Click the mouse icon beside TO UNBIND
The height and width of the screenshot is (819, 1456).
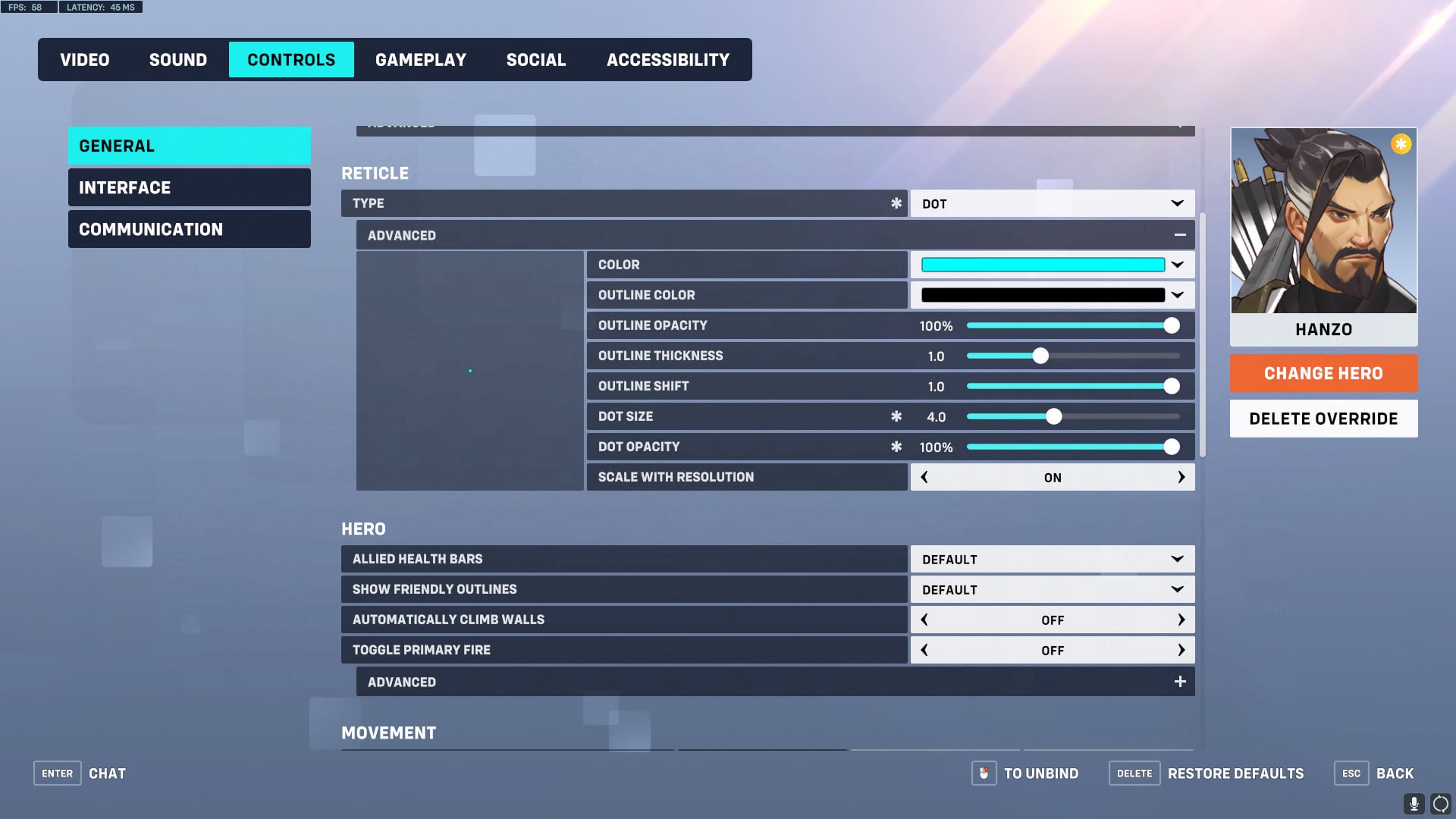(984, 773)
